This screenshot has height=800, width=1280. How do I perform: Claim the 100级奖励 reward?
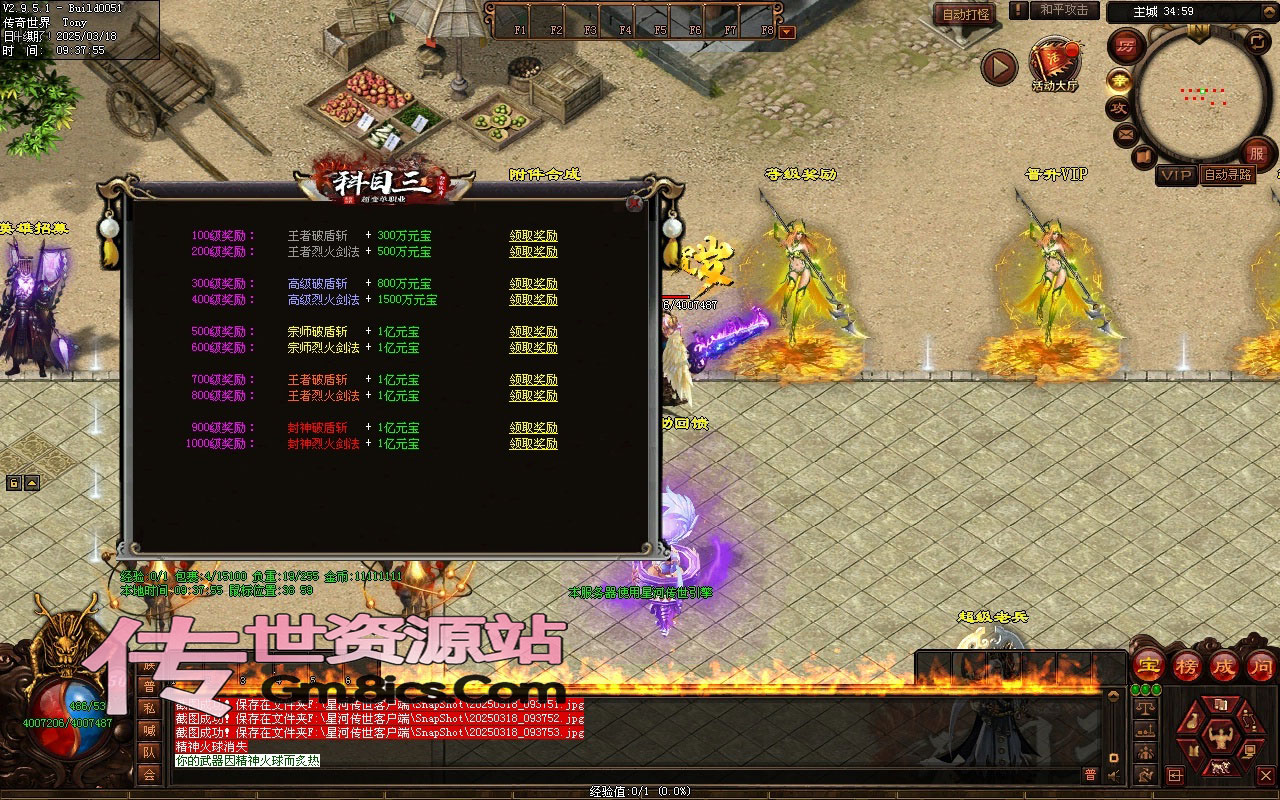pos(533,236)
